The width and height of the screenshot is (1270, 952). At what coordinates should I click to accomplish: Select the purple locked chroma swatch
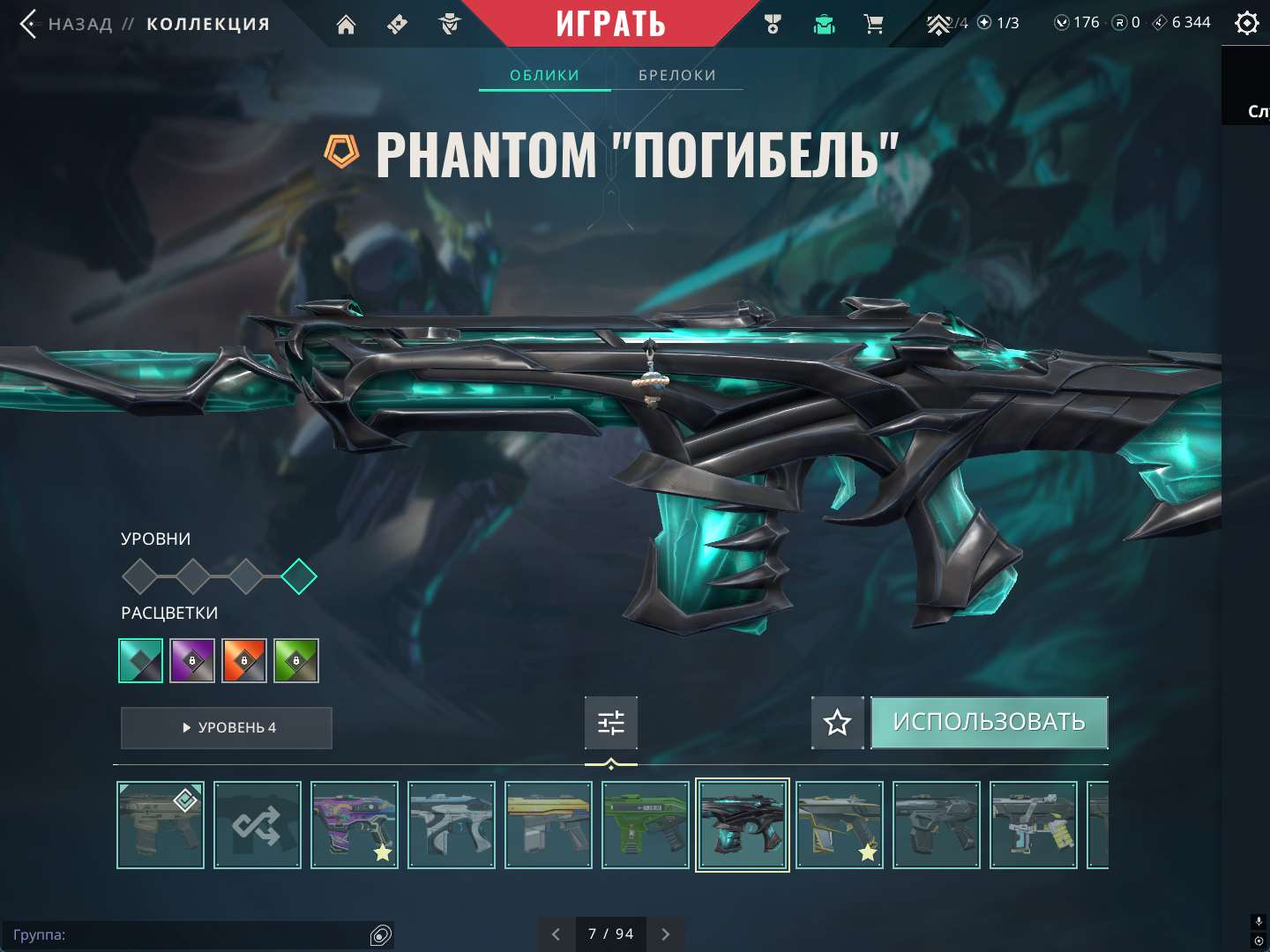click(192, 660)
